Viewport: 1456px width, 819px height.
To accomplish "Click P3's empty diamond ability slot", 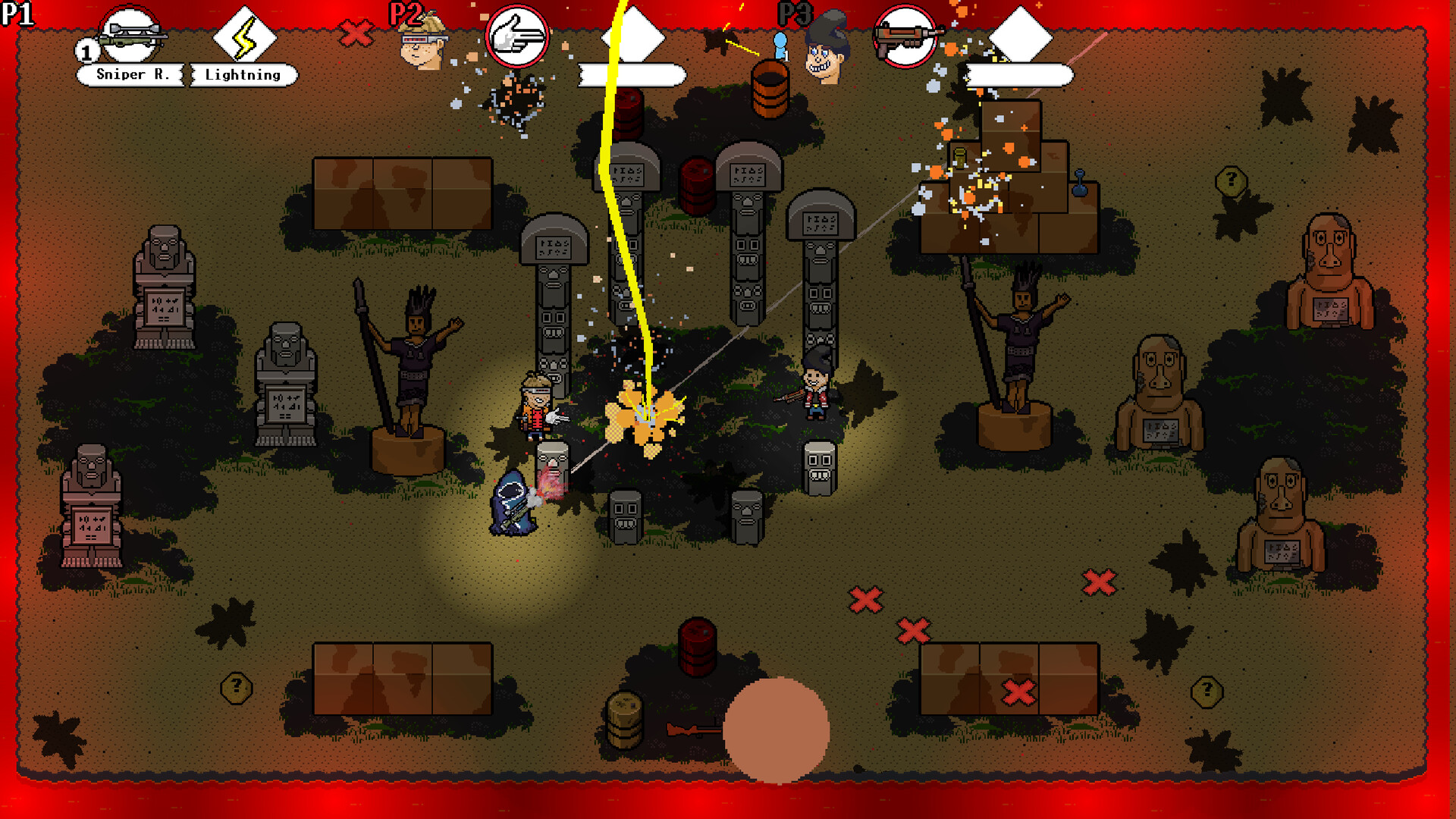I will coord(1022,34).
